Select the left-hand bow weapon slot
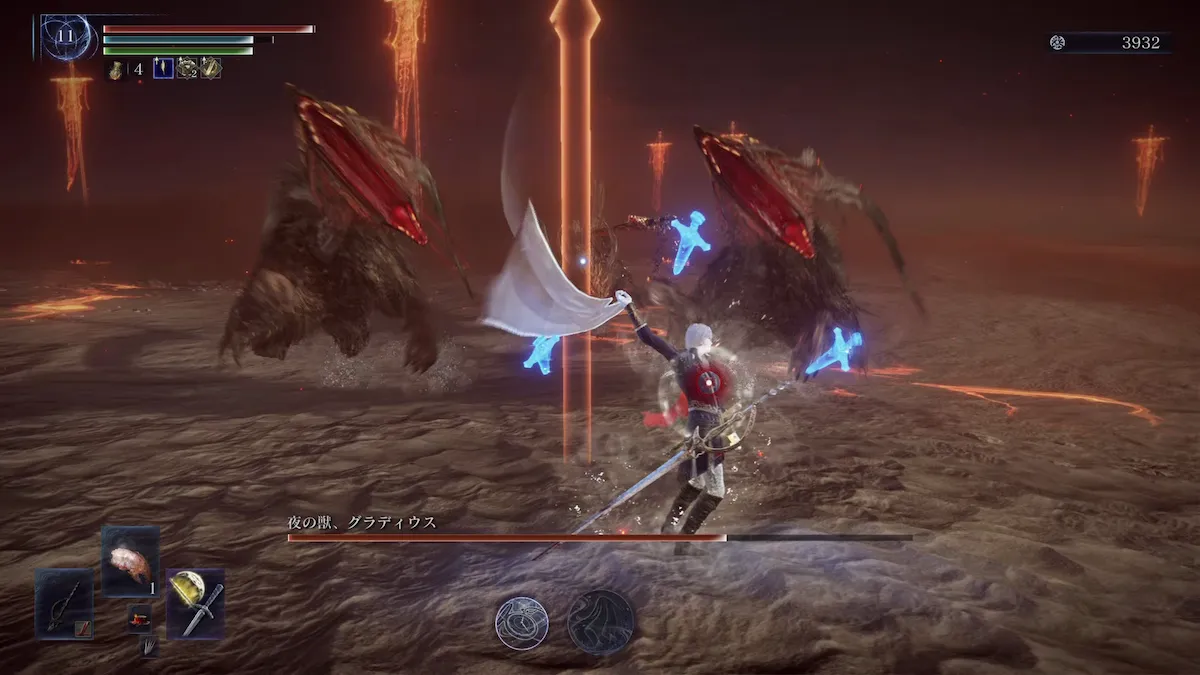1200x675 pixels. point(64,603)
